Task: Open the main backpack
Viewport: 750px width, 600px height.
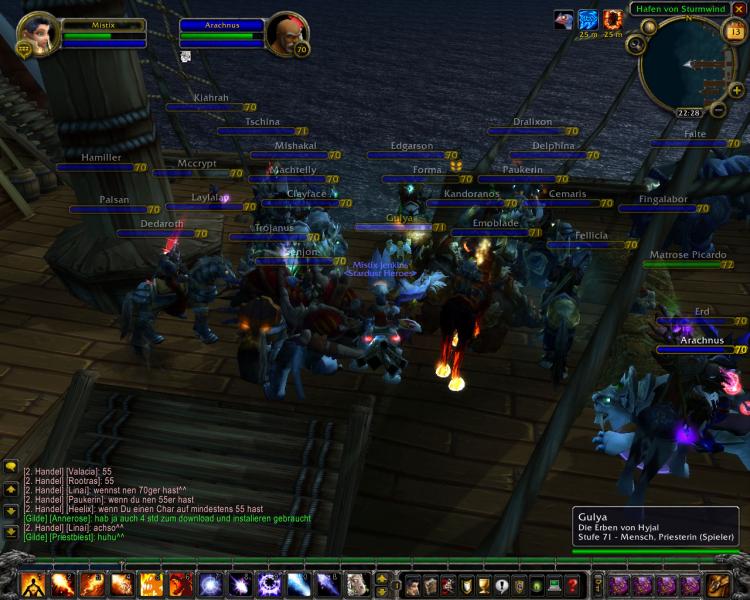Action: coord(719,585)
